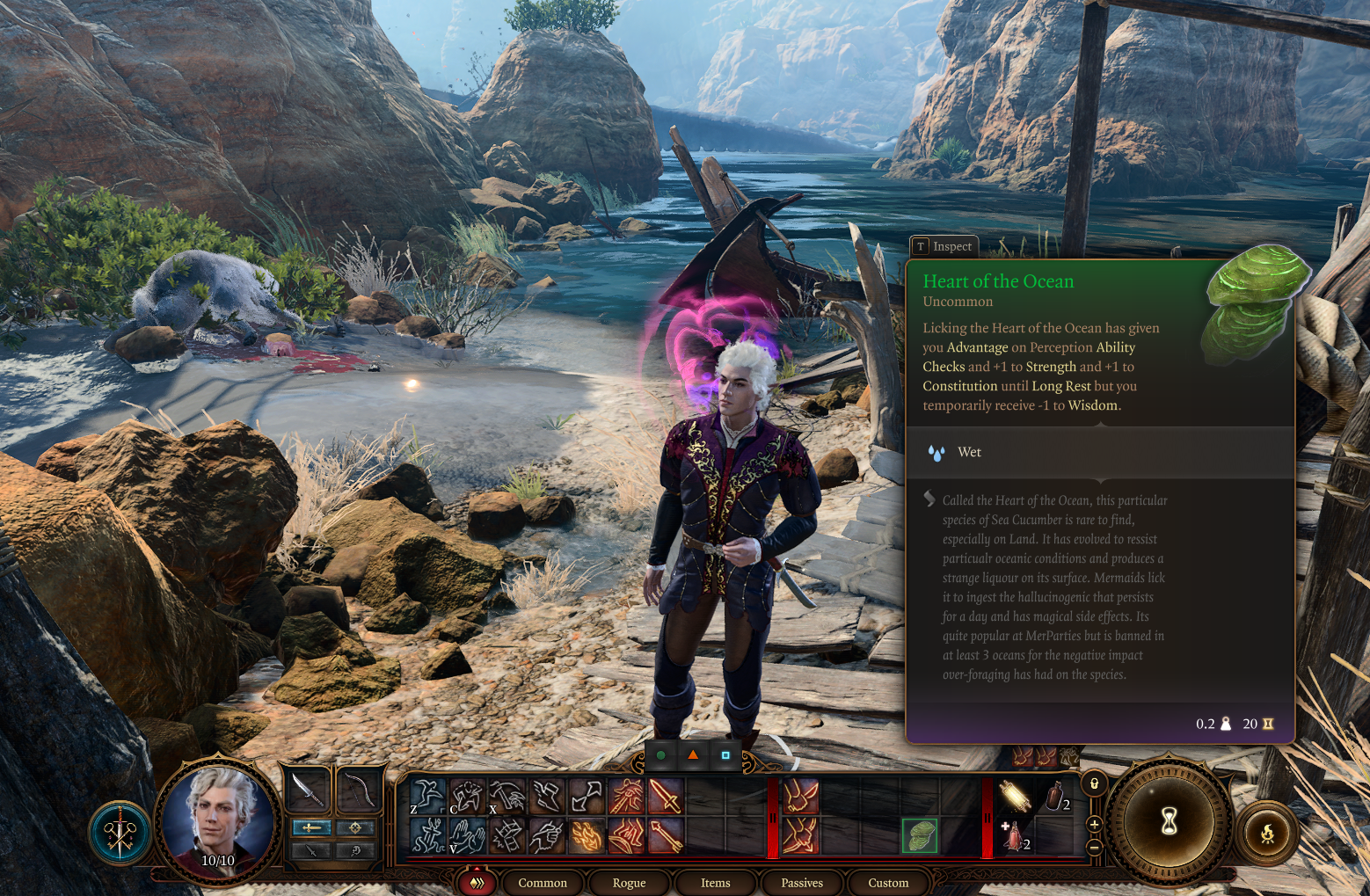Select the dagger melee weapon slot
This screenshot has height=896, width=1370.
point(307,790)
